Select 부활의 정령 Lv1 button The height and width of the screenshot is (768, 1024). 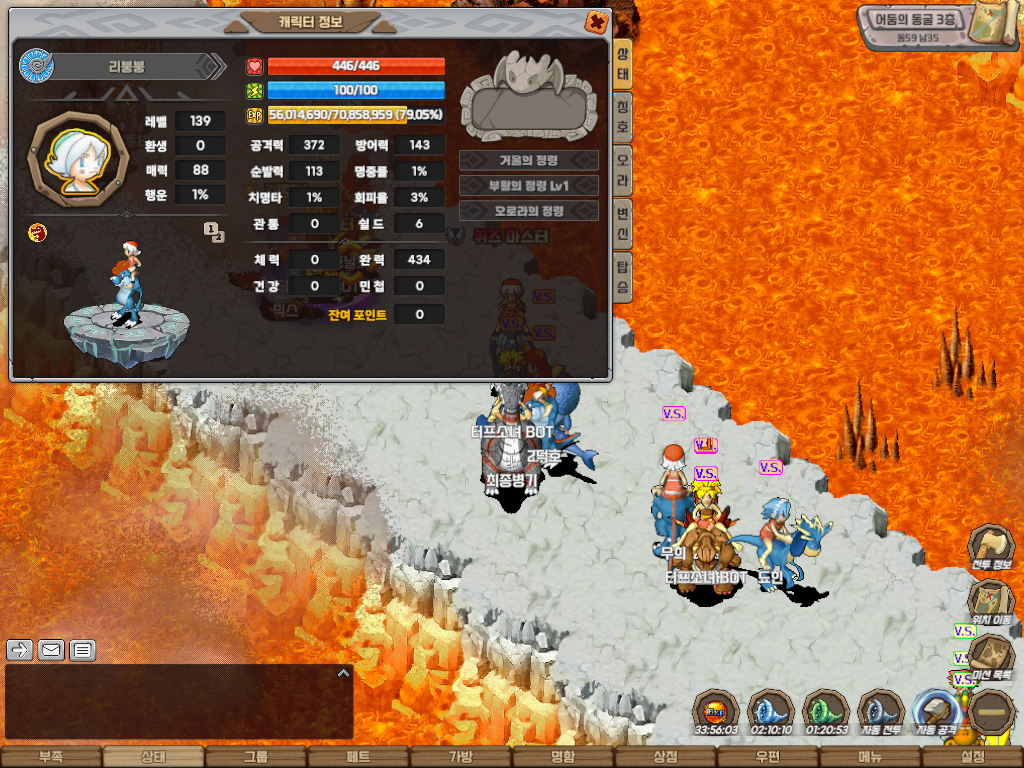pyautogui.click(x=528, y=186)
